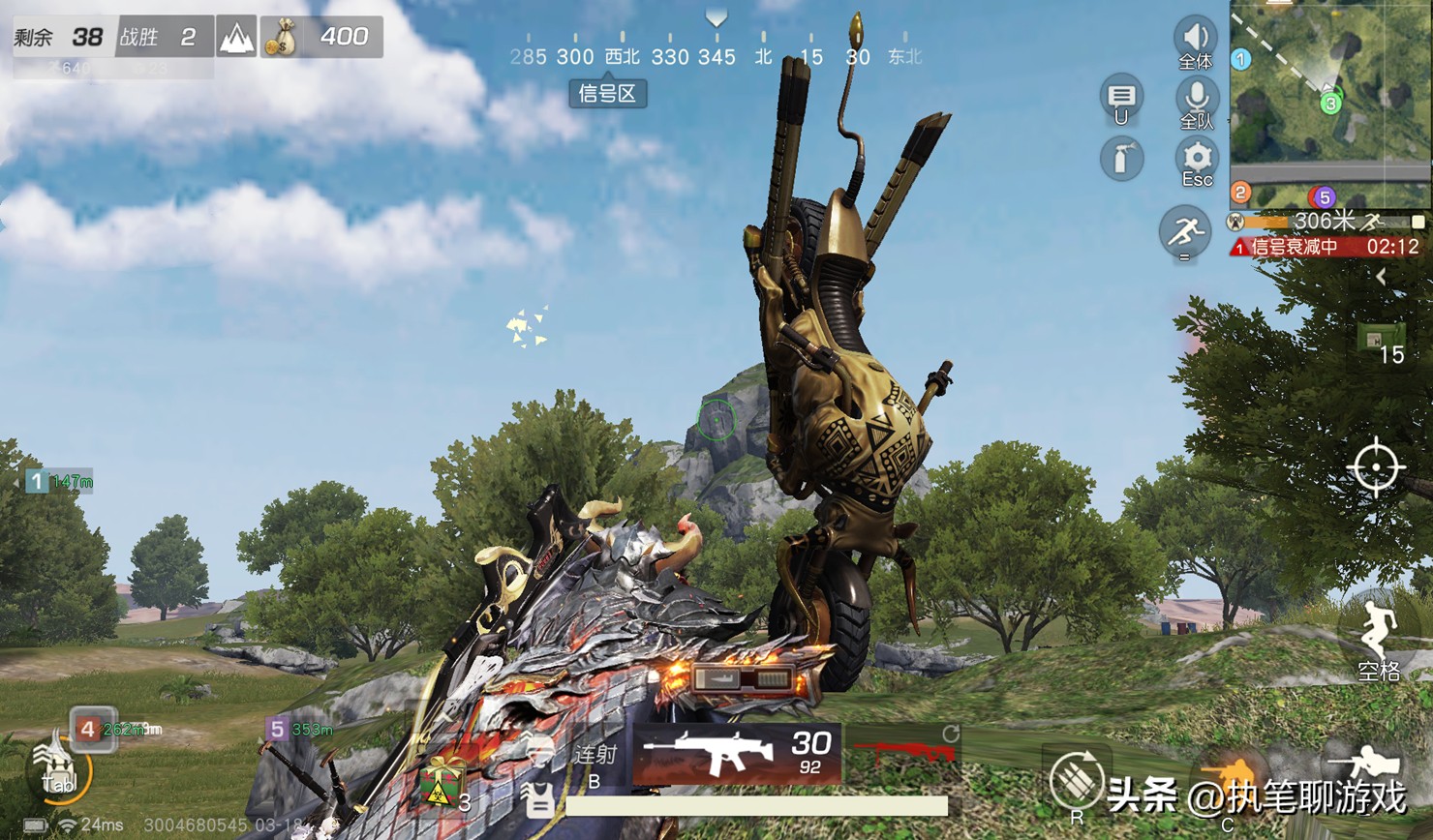Tap the spray can icon
Image resolution: width=1433 pixels, height=840 pixels.
pyautogui.click(x=1121, y=158)
